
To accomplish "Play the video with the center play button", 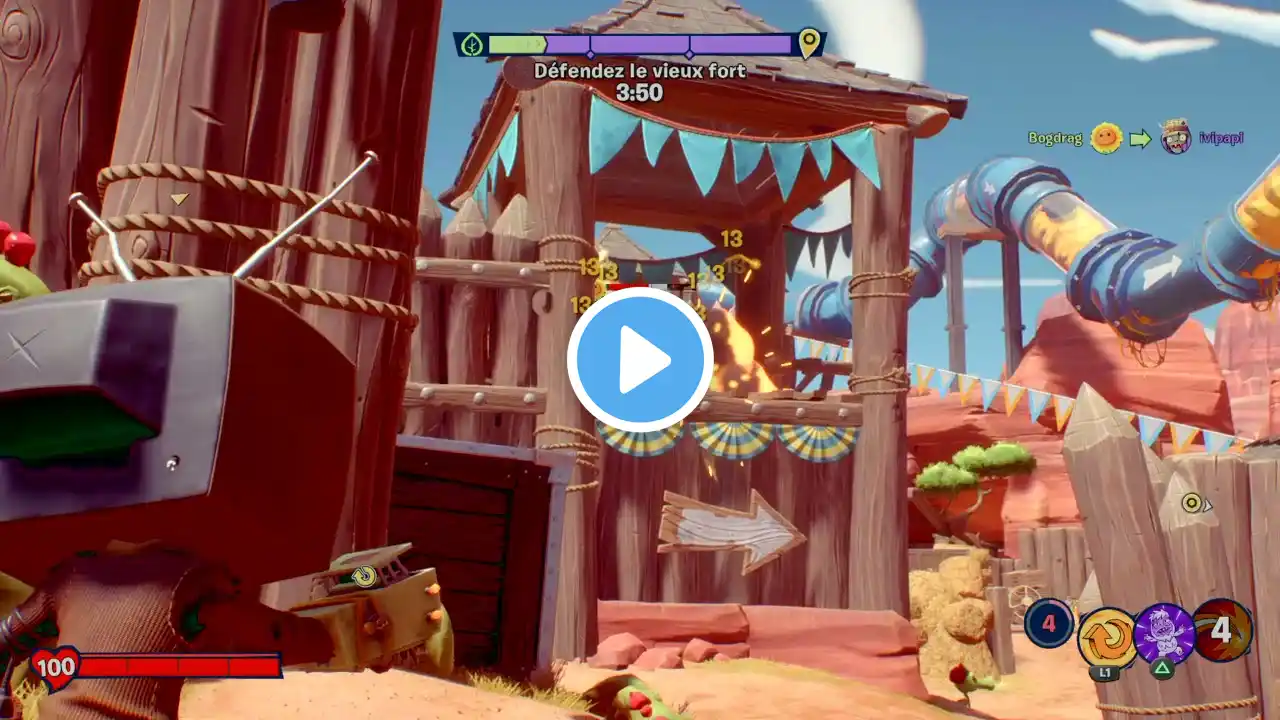I will point(640,360).
